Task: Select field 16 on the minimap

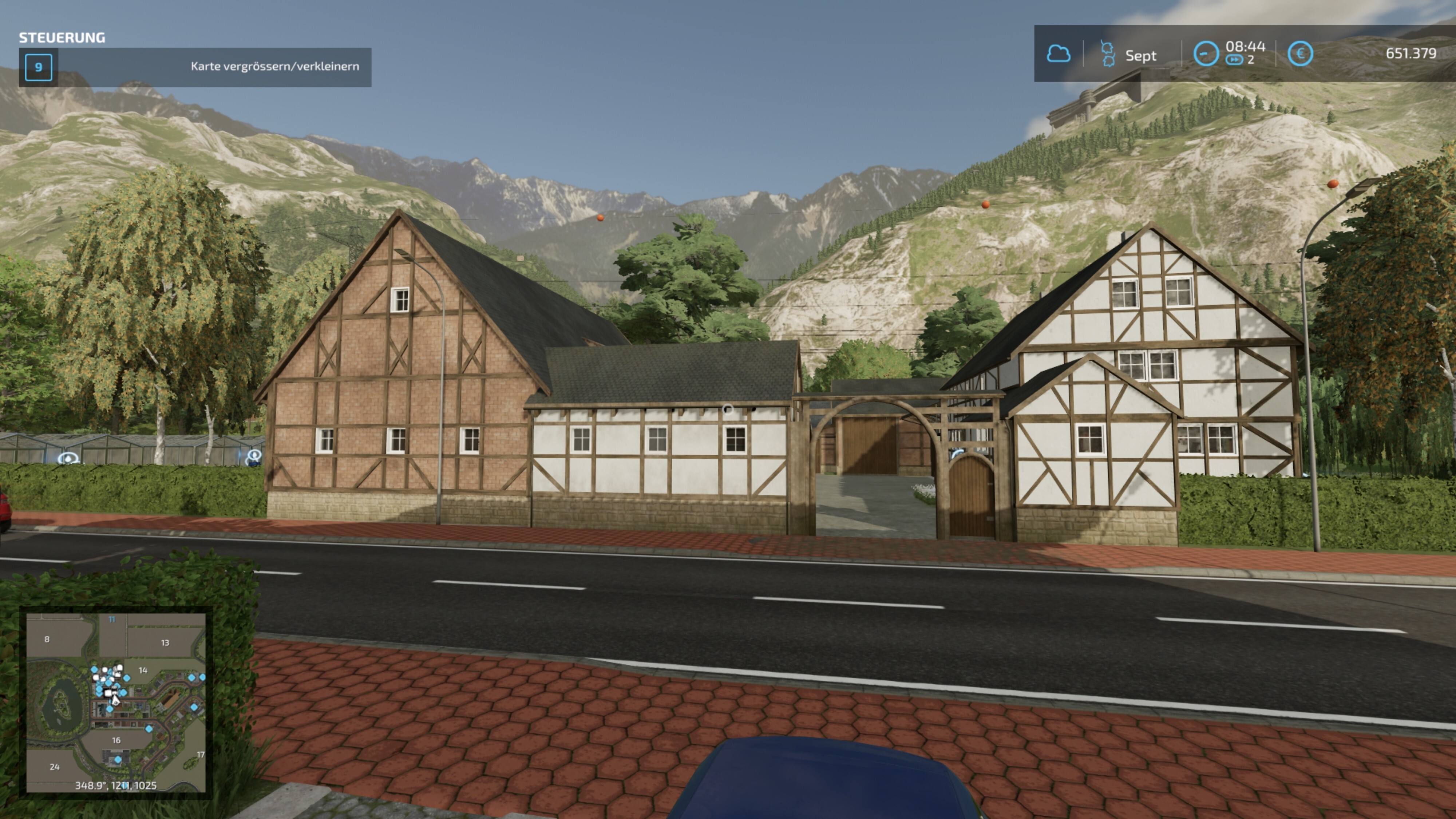Action: click(116, 740)
